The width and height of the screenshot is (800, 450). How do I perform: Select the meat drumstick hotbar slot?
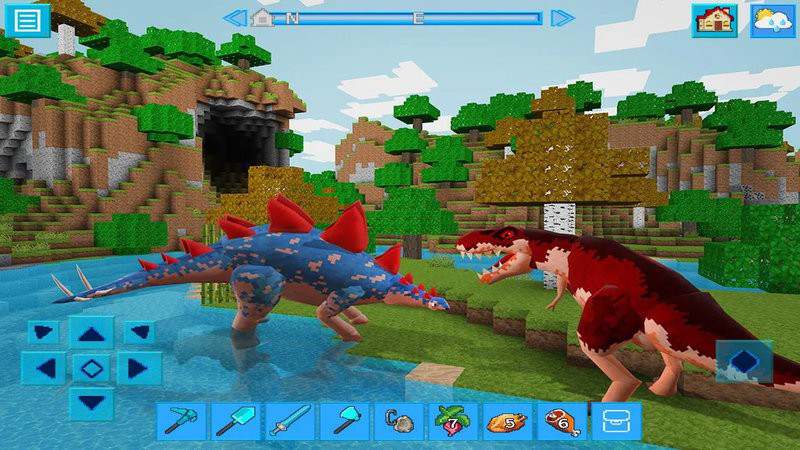[560, 421]
